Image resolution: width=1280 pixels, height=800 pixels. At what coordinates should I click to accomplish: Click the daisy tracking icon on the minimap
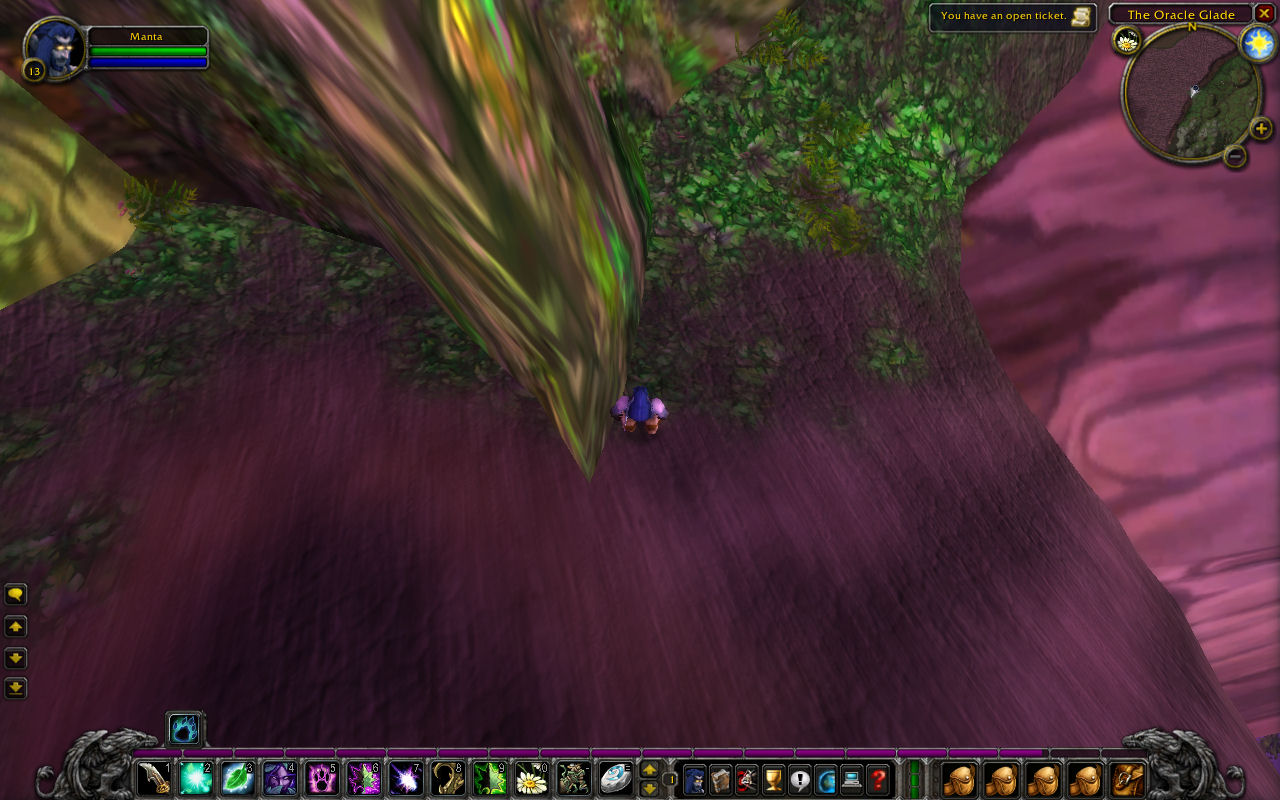tap(1128, 41)
